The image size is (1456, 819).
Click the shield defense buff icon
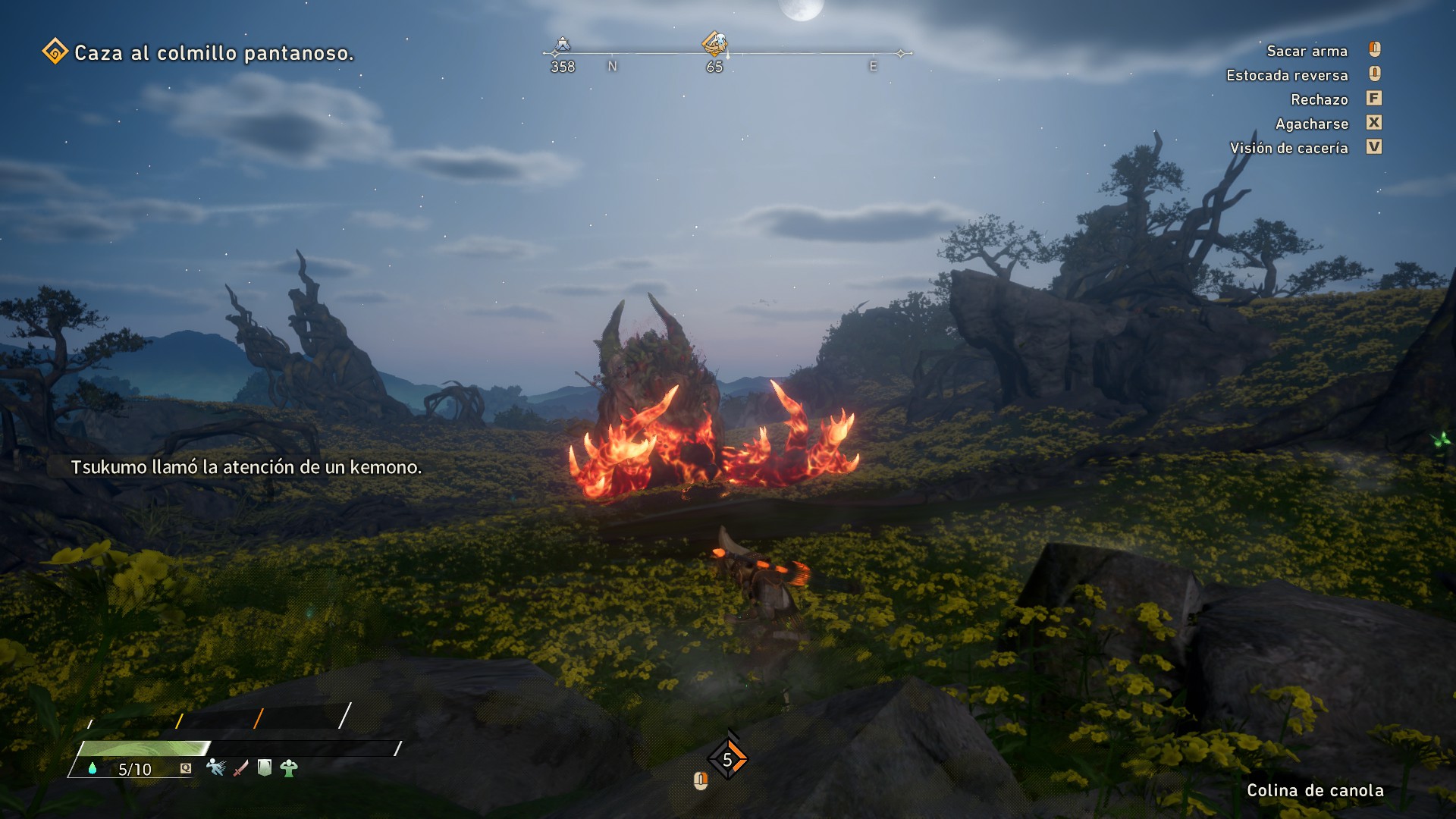265,767
